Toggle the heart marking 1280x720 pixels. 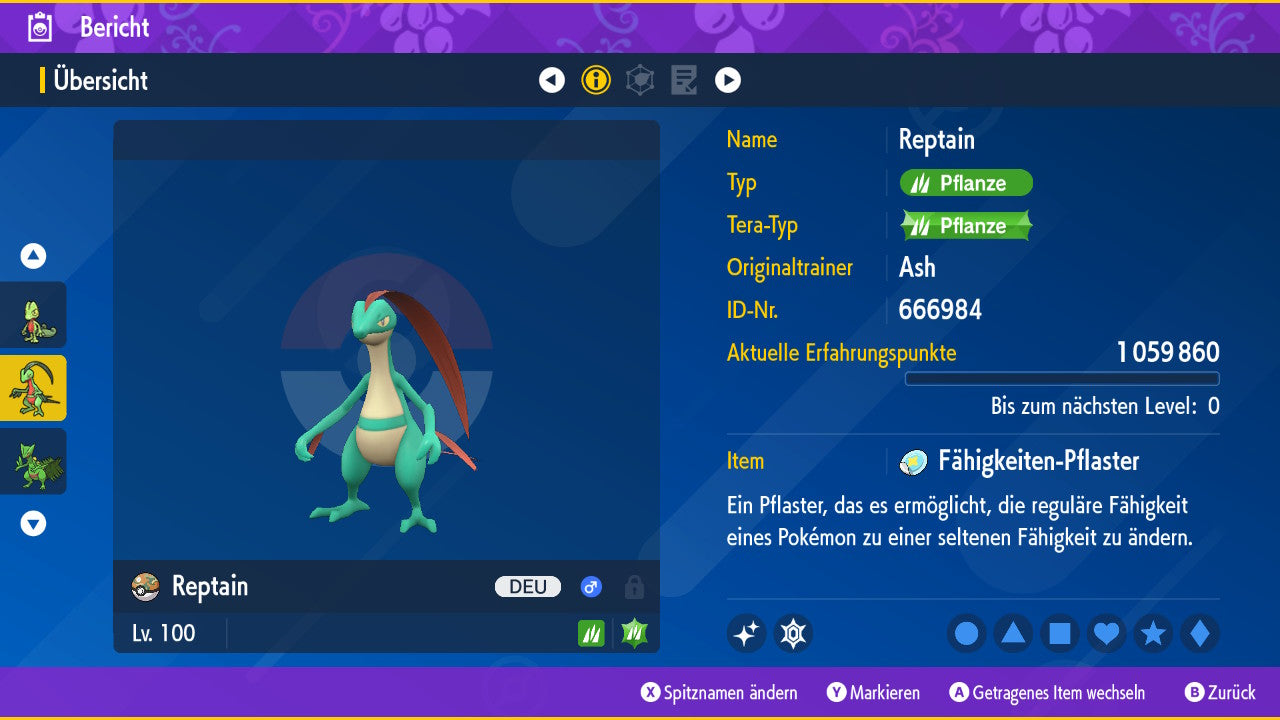coord(1107,633)
